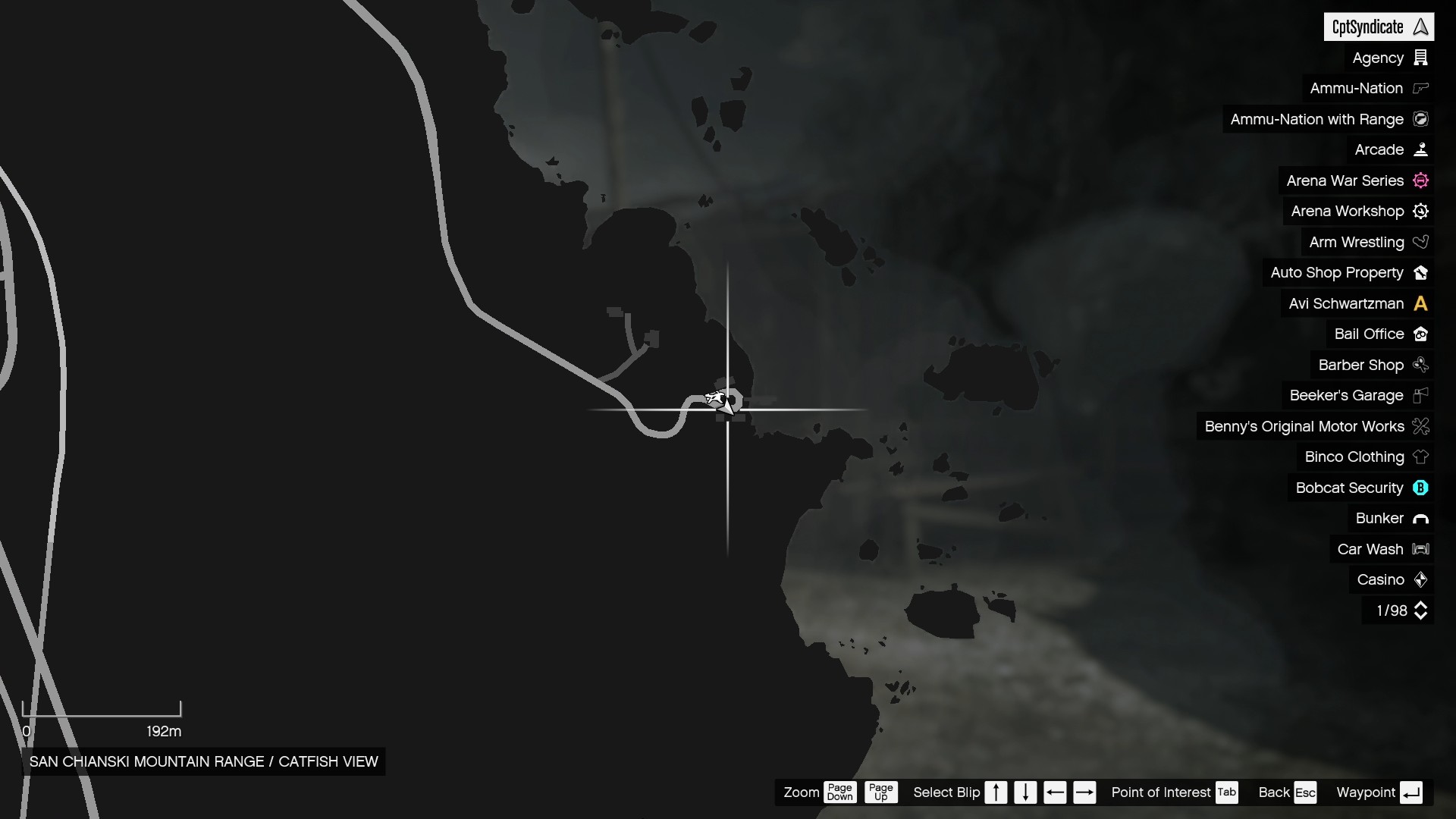Click the Bunker helmet icon
The width and height of the screenshot is (1456, 819).
pyautogui.click(x=1421, y=519)
